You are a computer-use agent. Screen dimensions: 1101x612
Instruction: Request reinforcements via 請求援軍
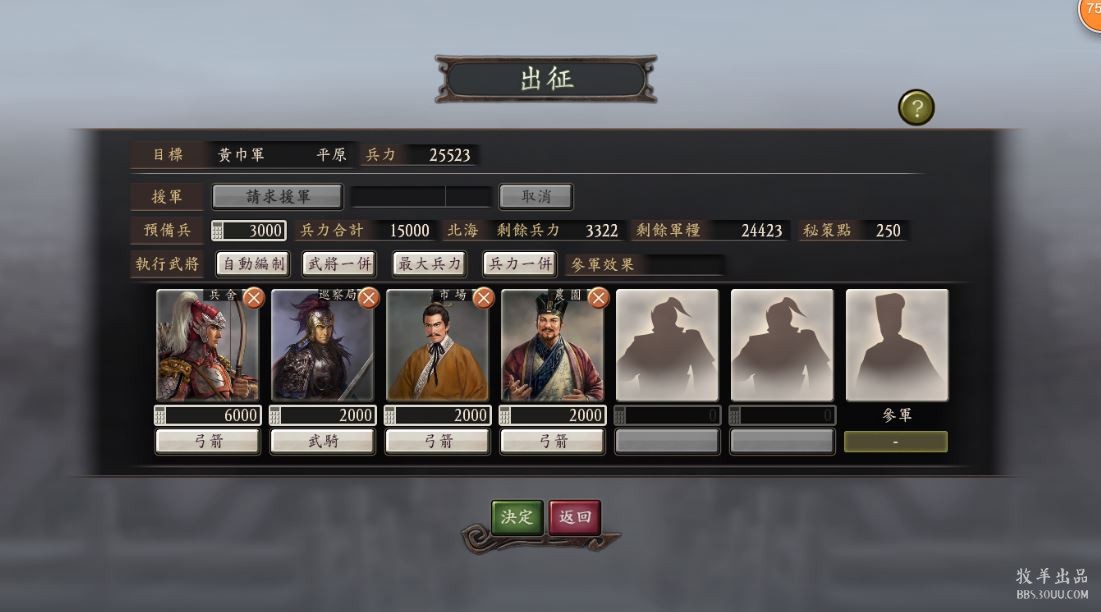pos(278,196)
